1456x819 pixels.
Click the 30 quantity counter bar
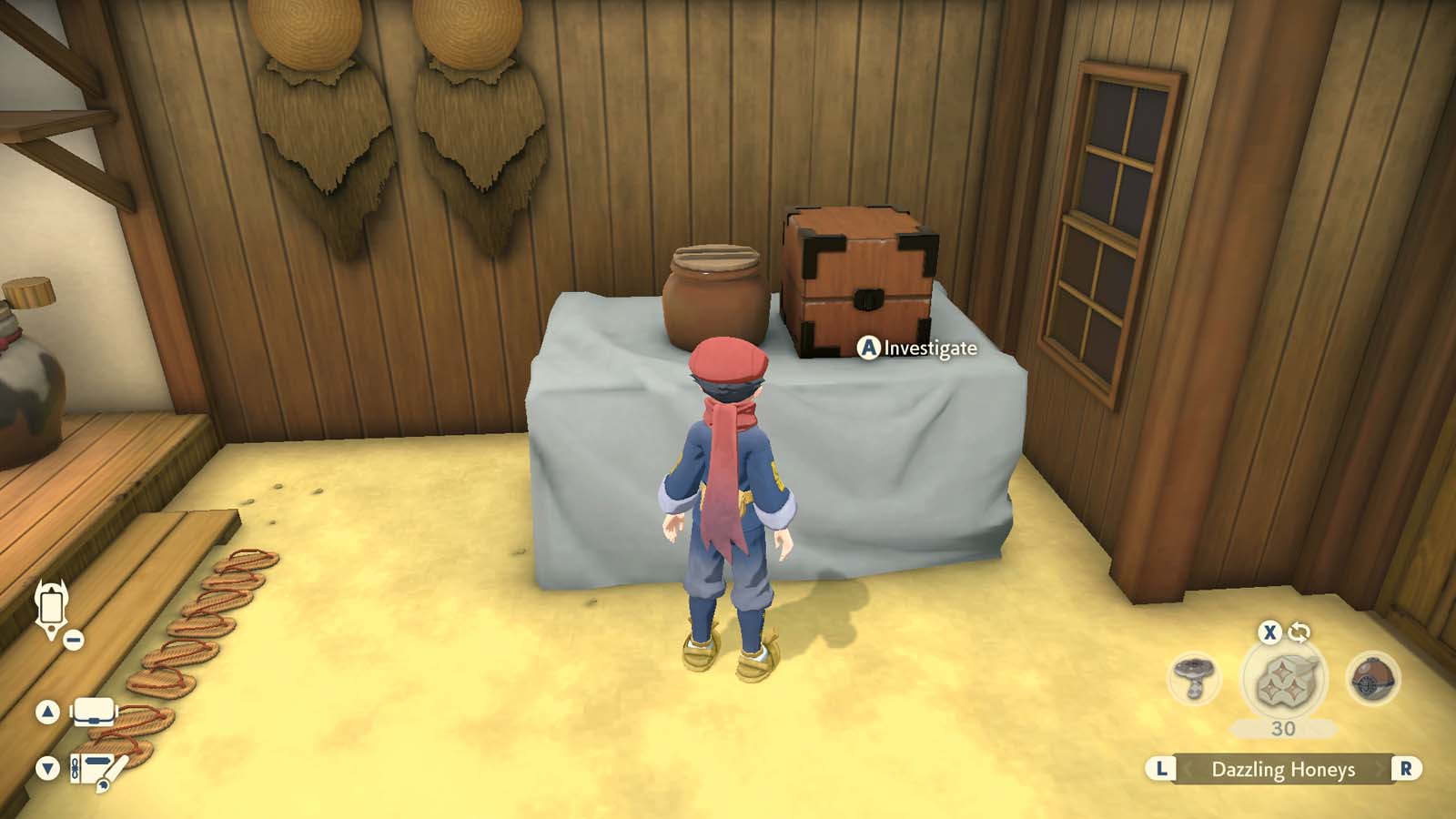point(1283,728)
